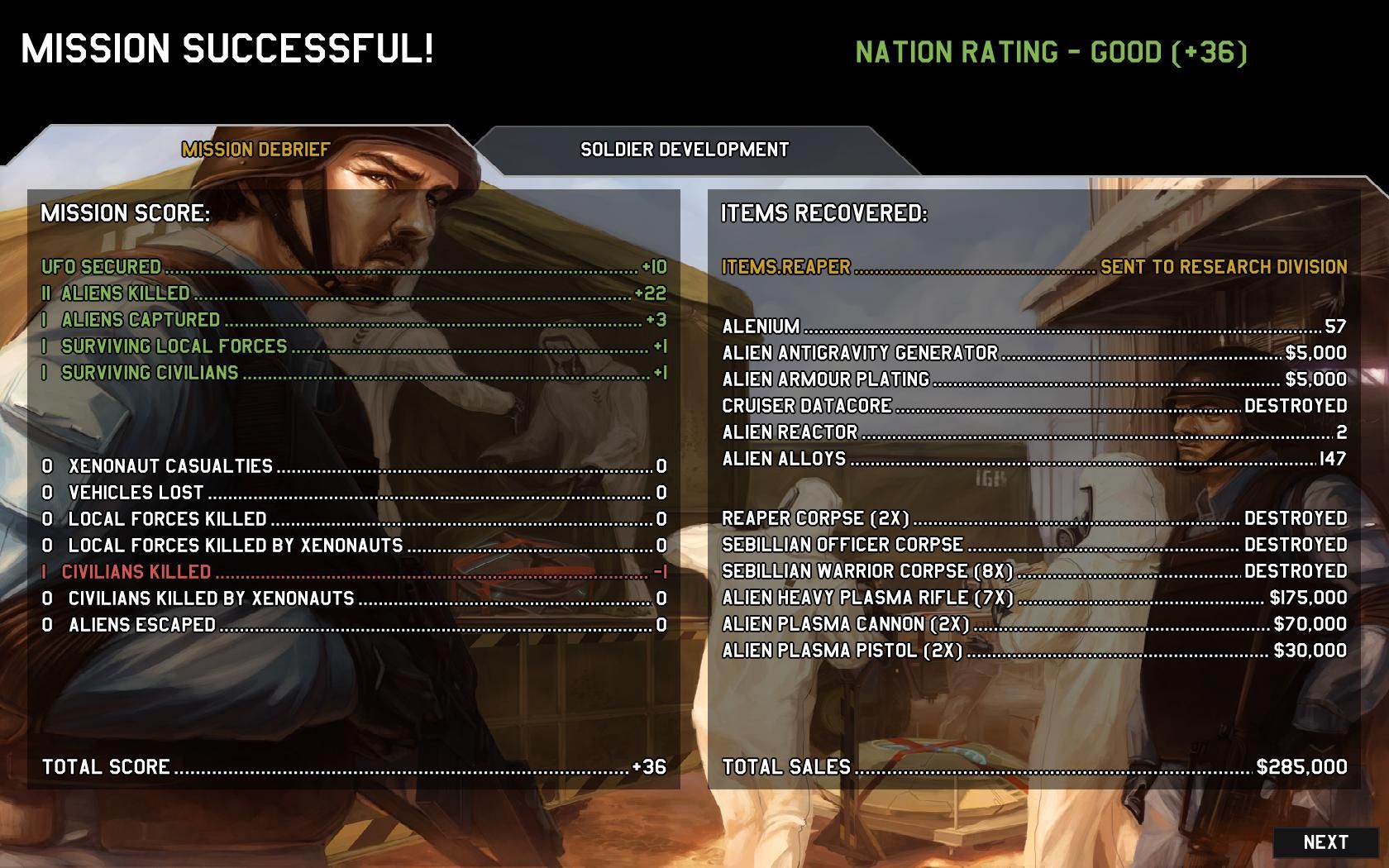Select the Mission Debrief tab
The height and width of the screenshot is (868, 1389).
point(255,150)
